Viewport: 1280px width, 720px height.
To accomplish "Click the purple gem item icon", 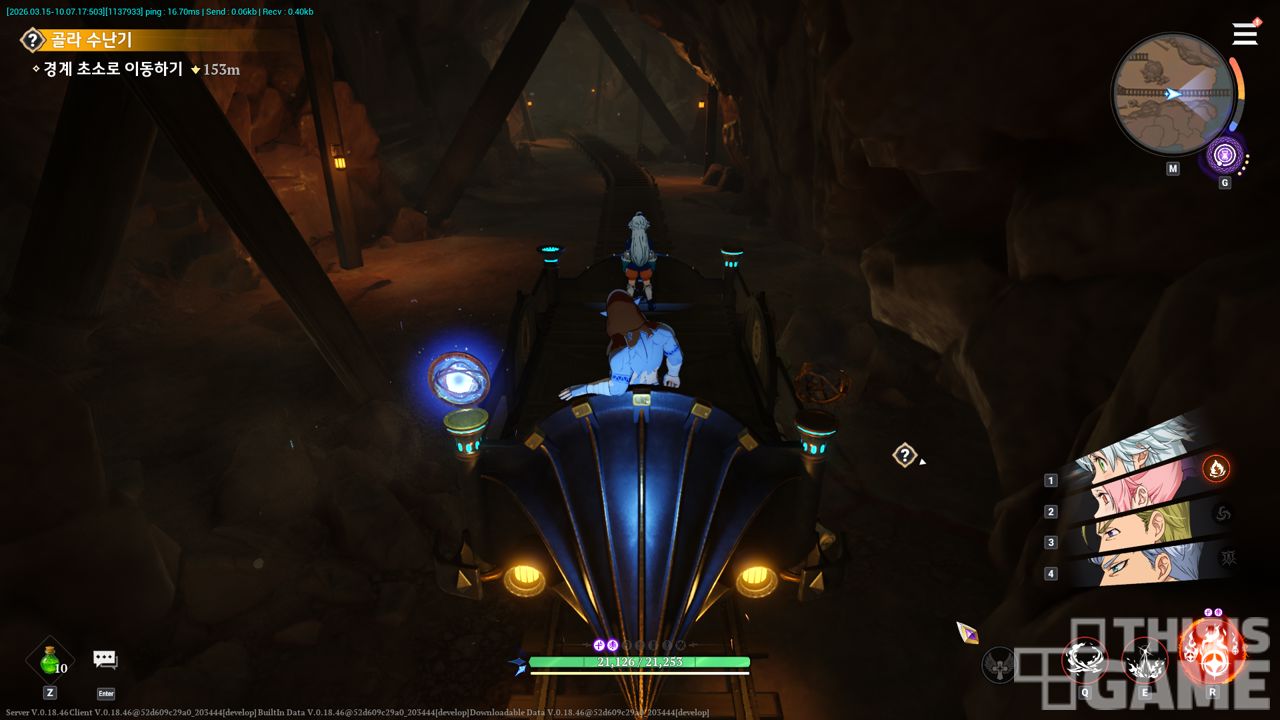I will 967,632.
